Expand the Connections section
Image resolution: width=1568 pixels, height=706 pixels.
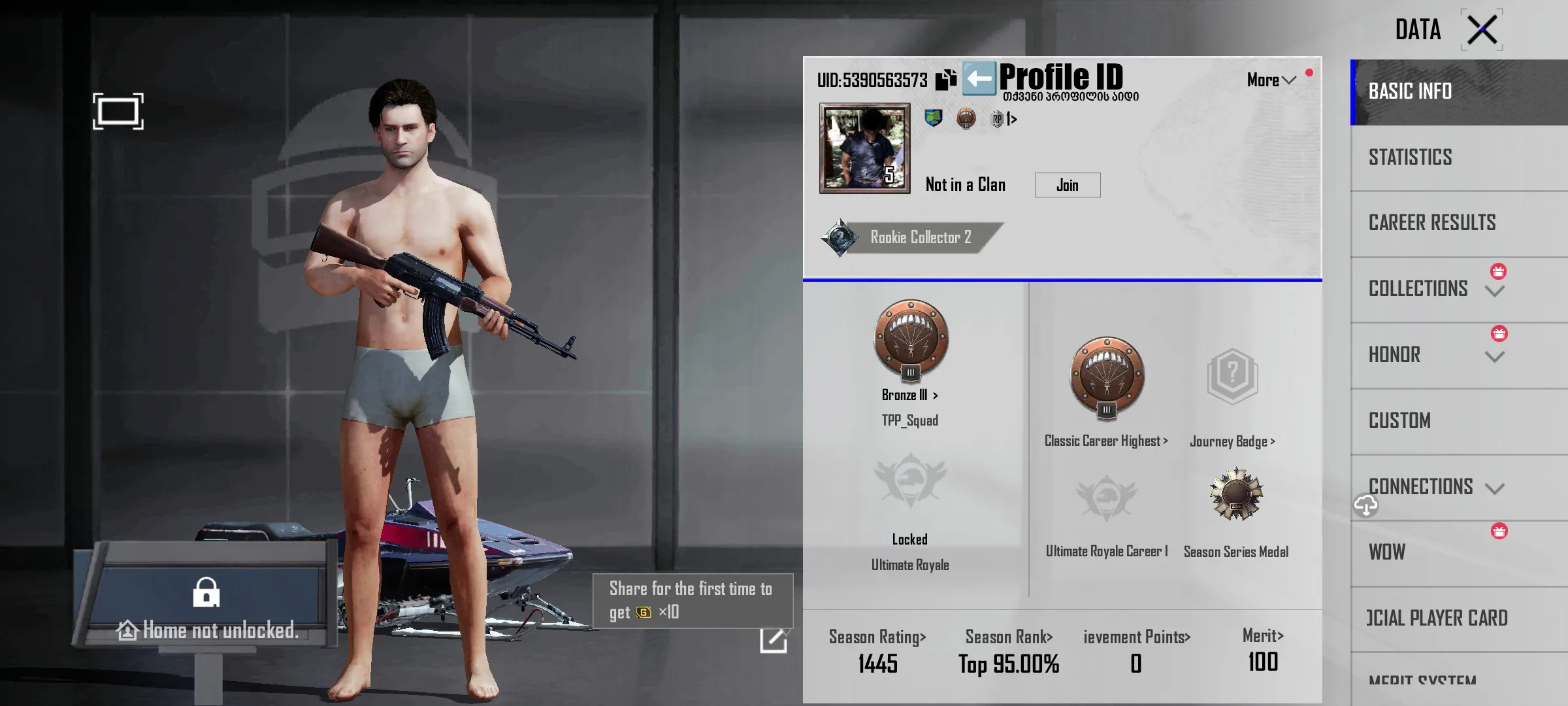[1494, 488]
